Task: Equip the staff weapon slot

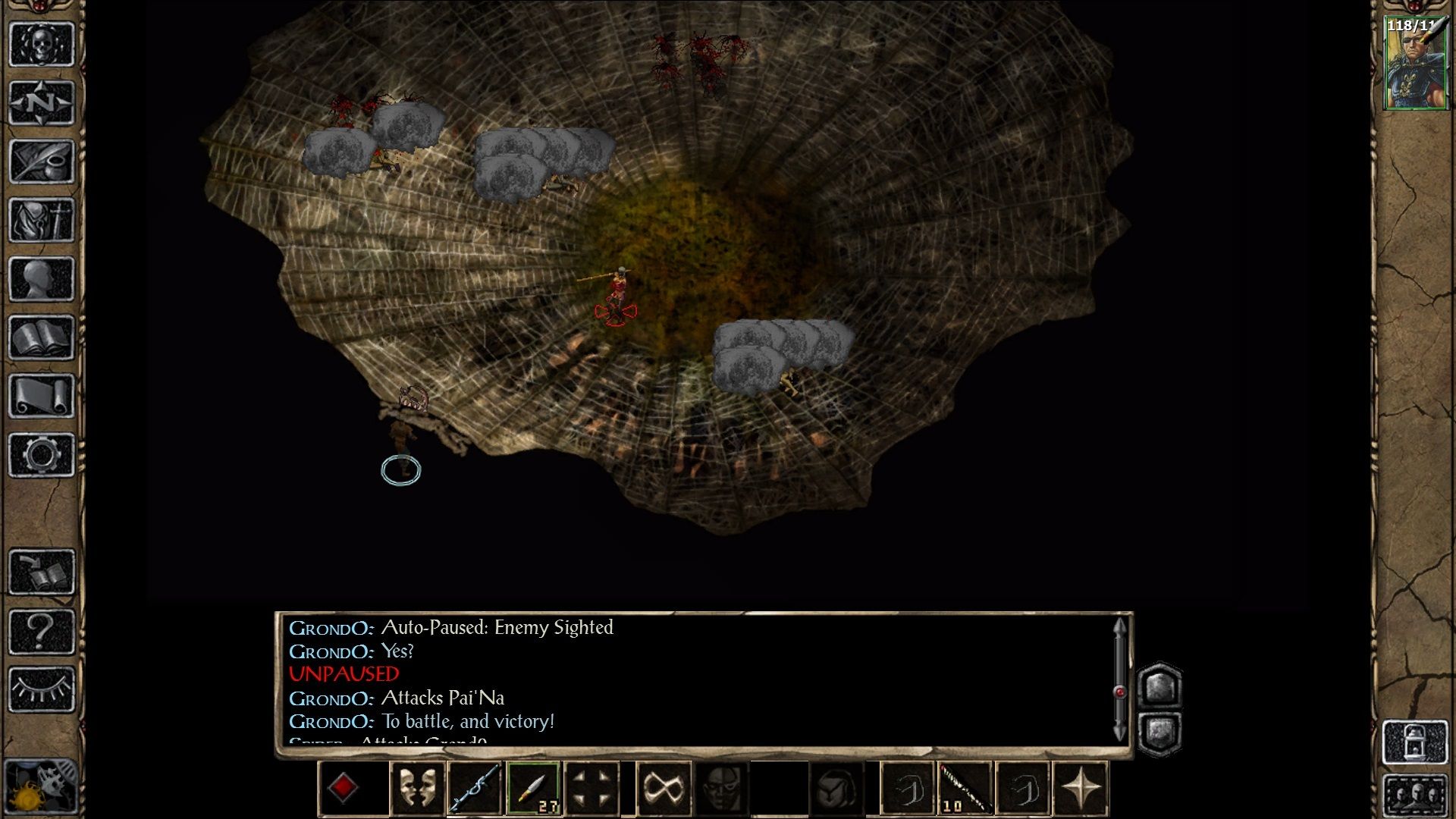Action: click(x=475, y=788)
